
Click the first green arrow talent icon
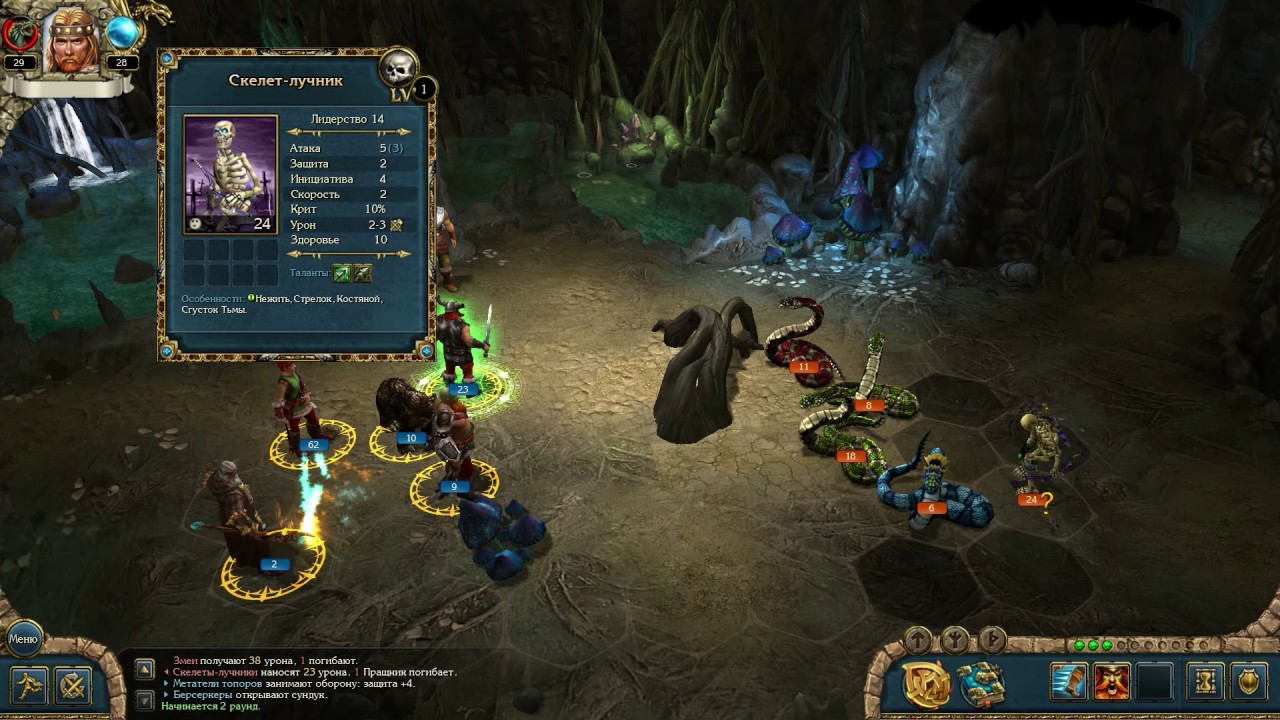coord(342,273)
